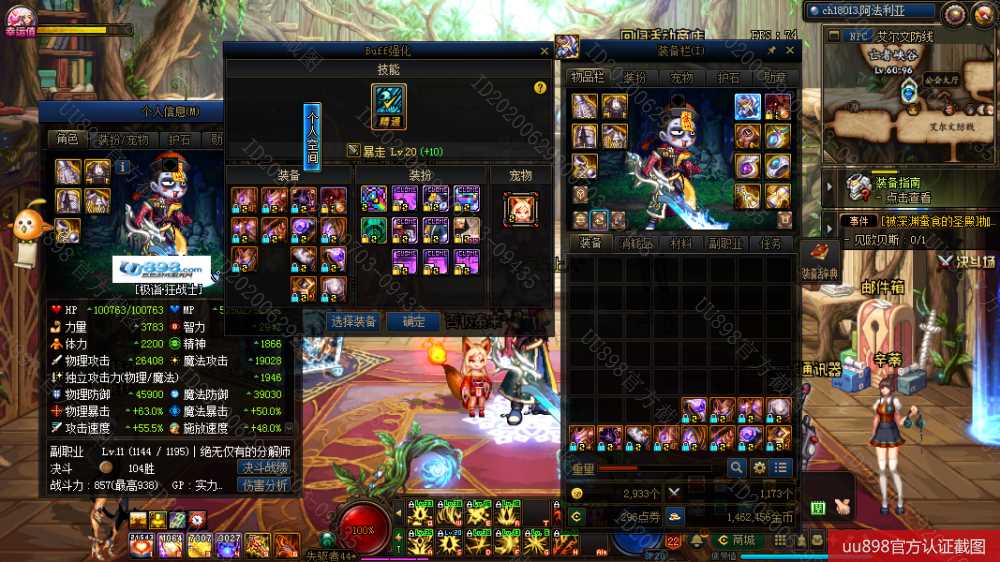Open the yellow question mark help
1000x562 pixels.
click(x=540, y=88)
